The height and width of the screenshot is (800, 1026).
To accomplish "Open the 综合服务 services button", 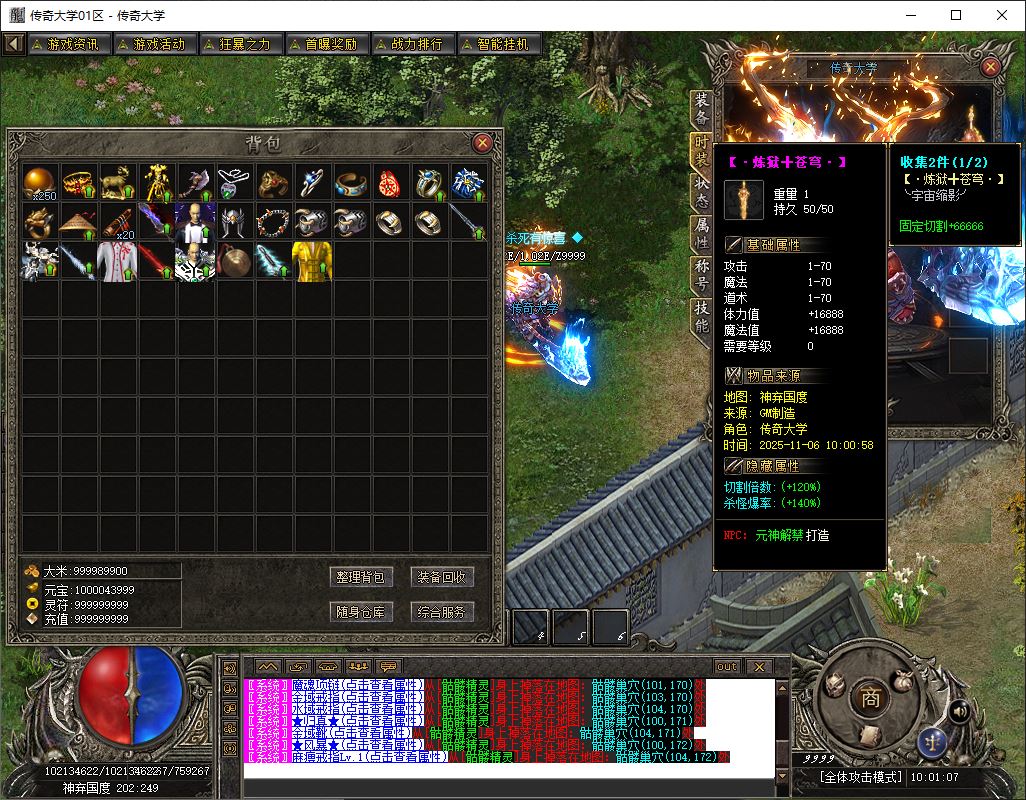I will (x=441, y=612).
